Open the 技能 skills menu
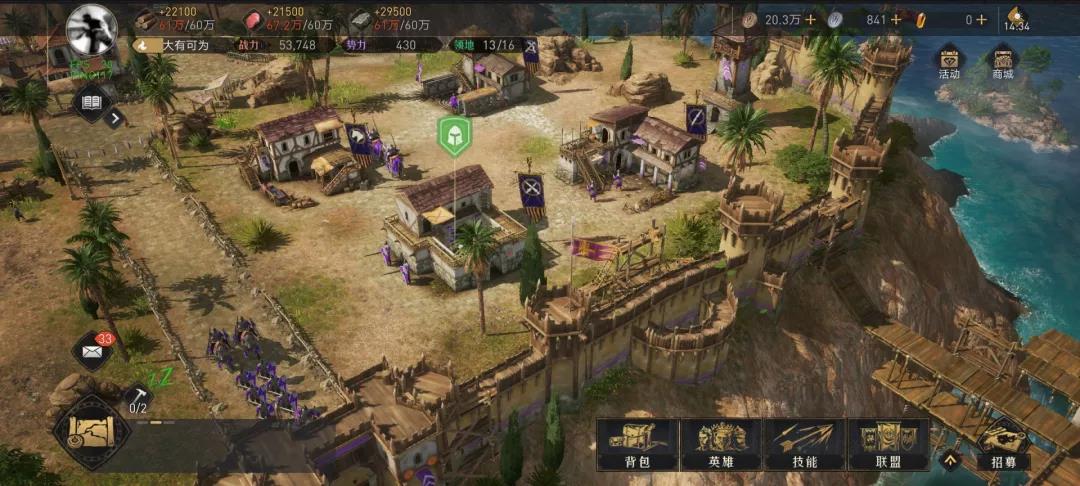 pos(804,445)
